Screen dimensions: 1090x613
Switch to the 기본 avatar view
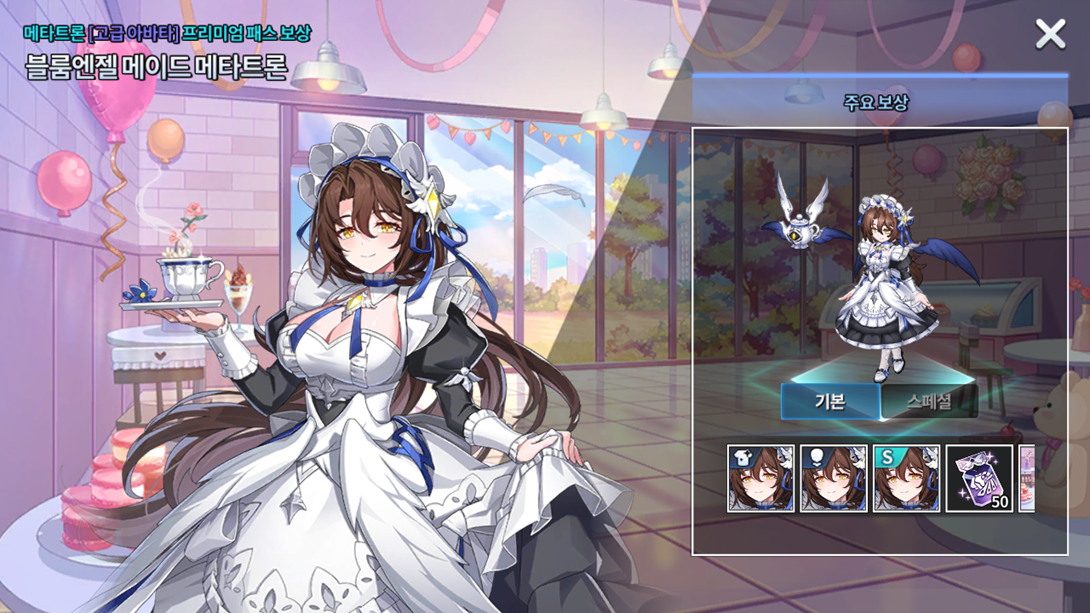[x=830, y=402]
